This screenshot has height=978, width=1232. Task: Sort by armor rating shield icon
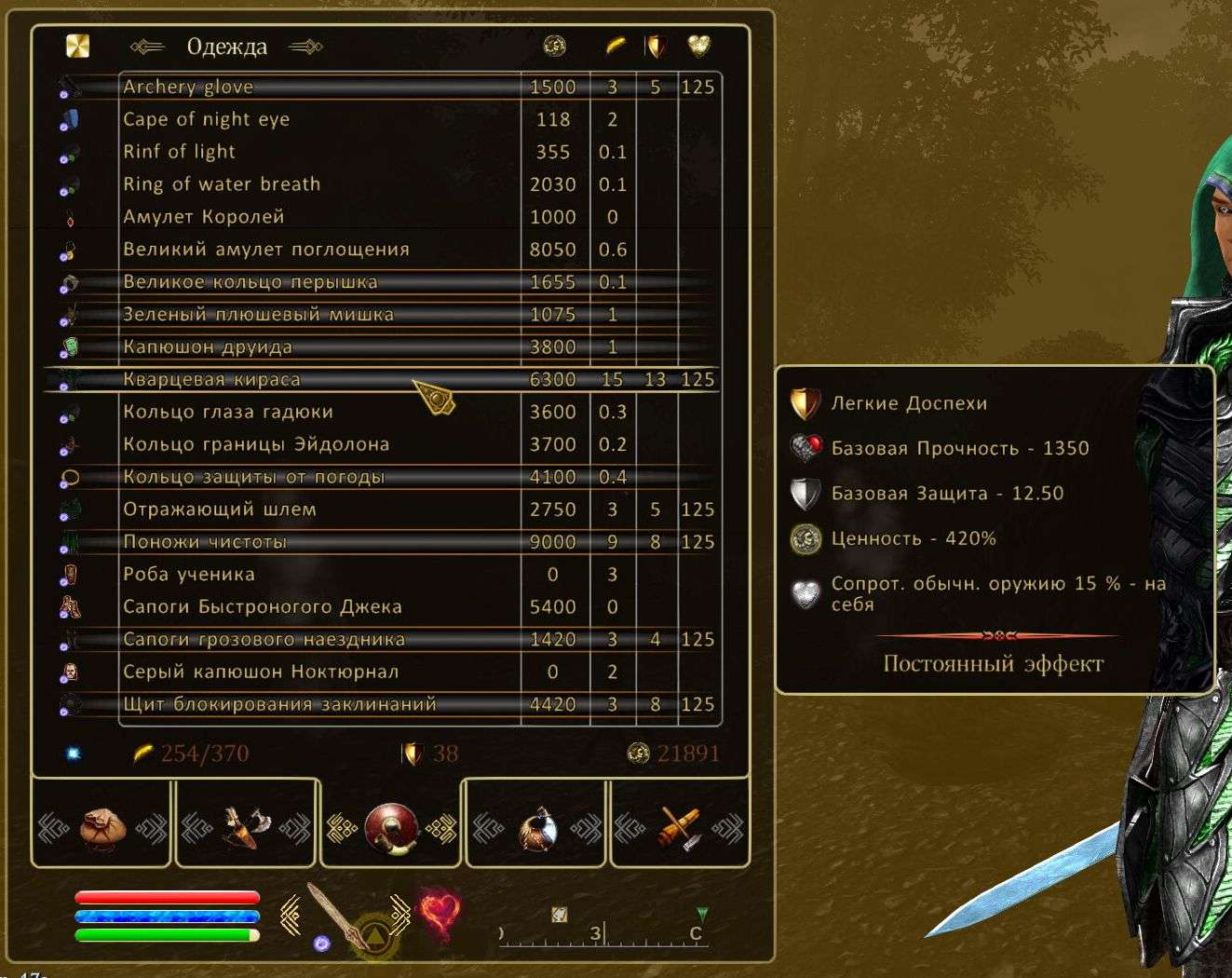click(656, 46)
